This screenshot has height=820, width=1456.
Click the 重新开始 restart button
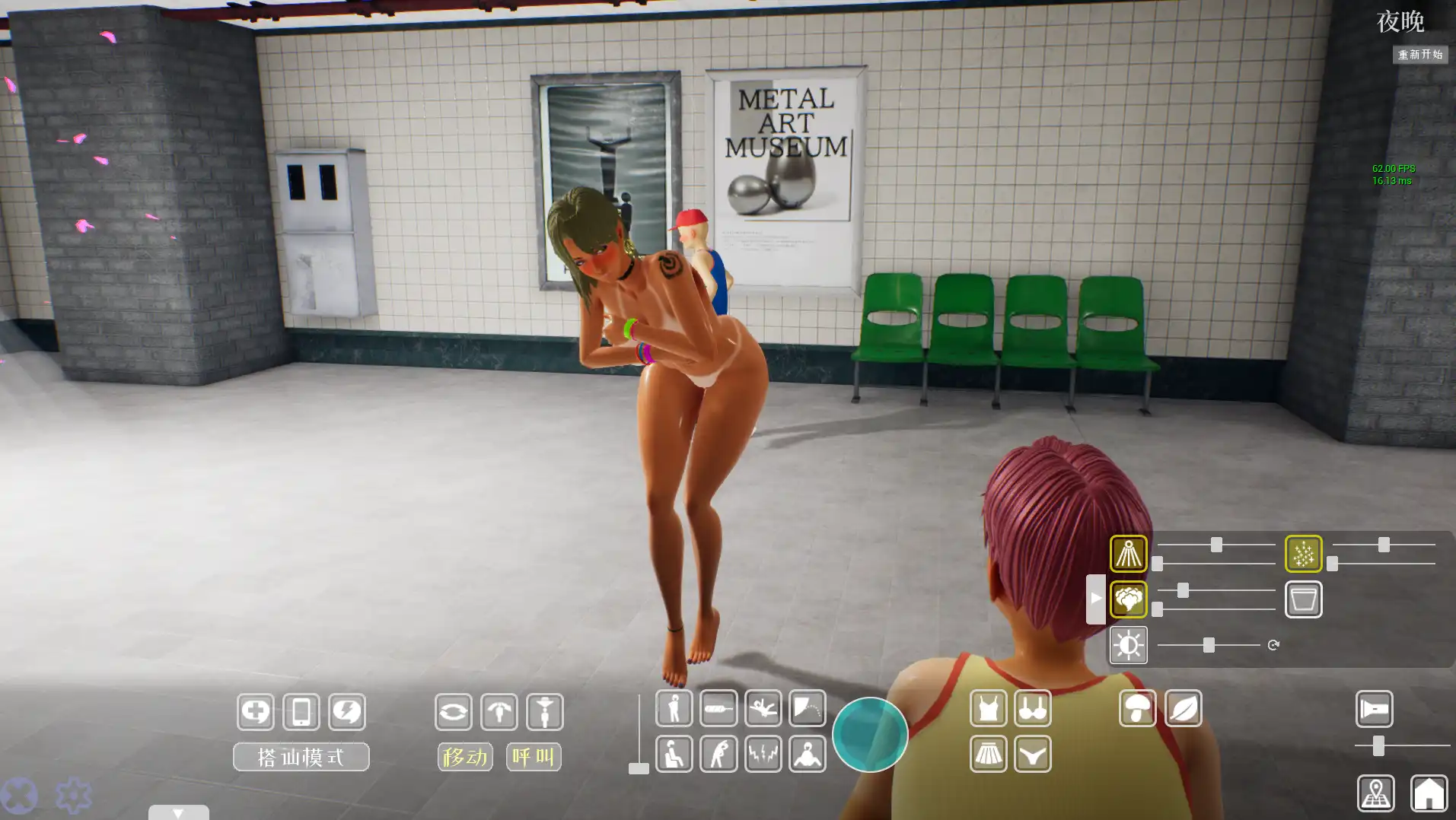point(1419,55)
